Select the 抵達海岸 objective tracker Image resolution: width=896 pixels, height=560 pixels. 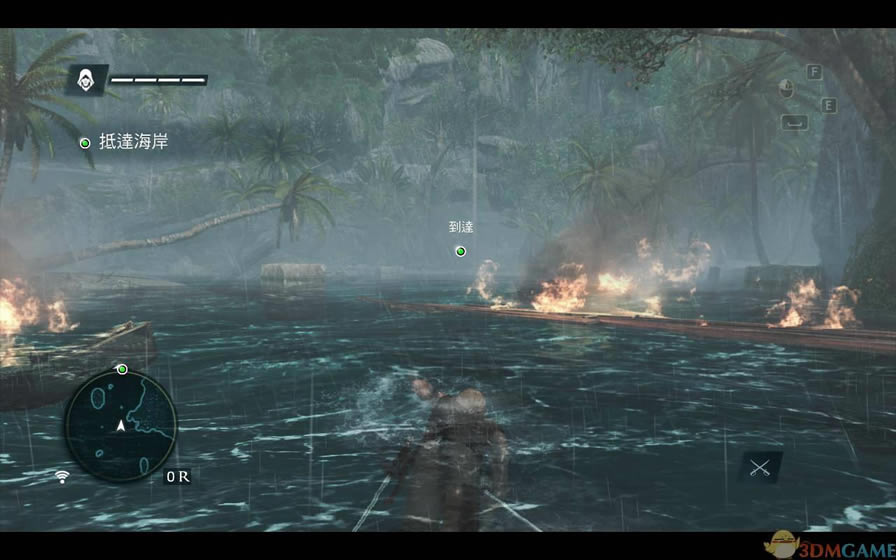coord(124,142)
